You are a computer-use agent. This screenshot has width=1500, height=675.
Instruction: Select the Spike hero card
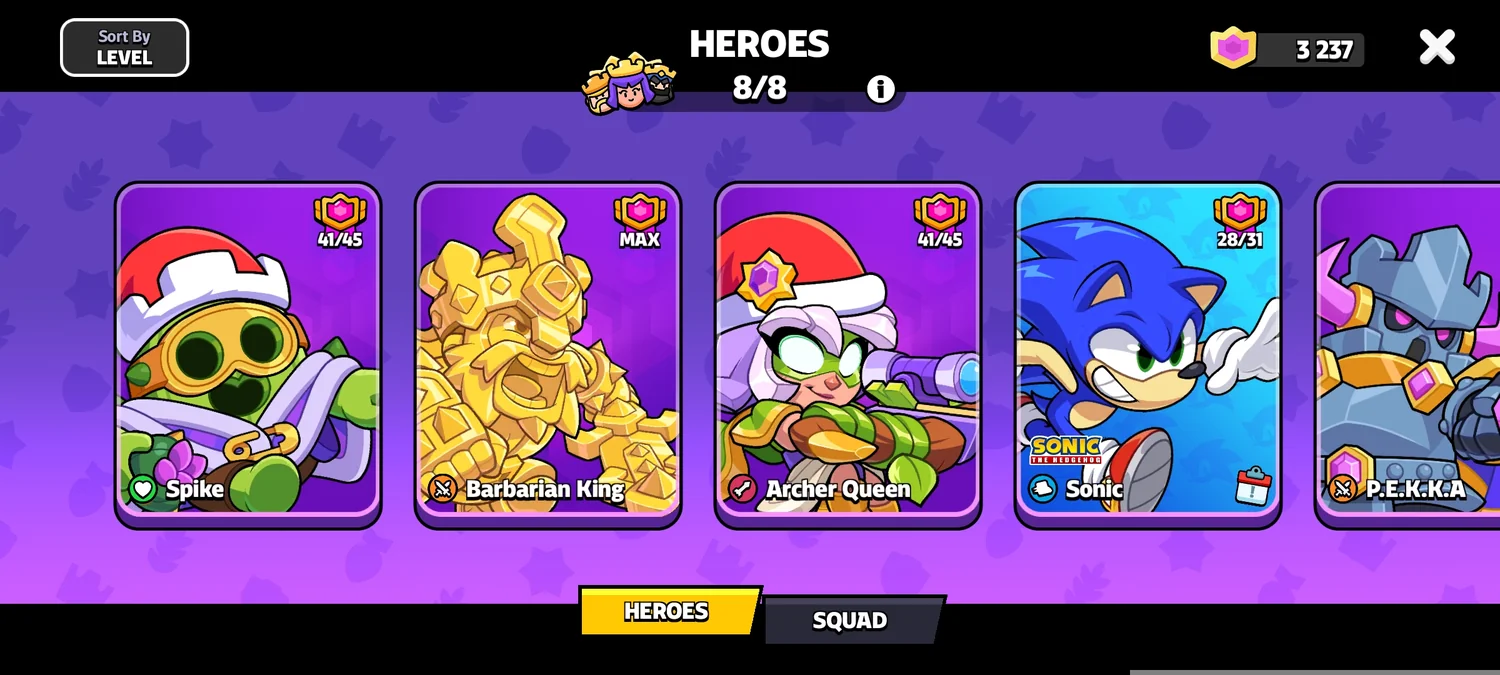coord(248,354)
